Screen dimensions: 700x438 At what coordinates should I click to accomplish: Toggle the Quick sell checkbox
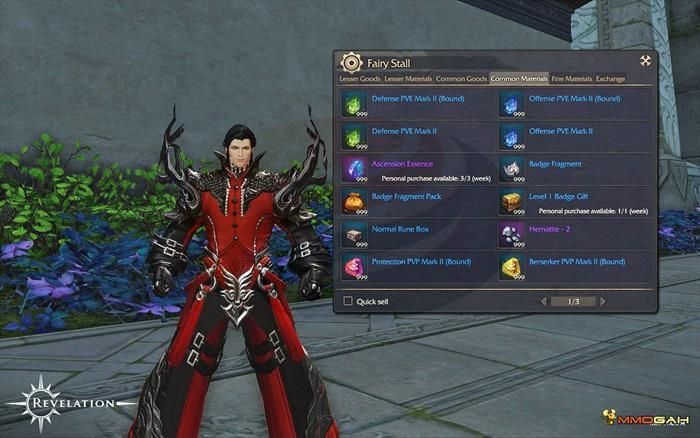(x=348, y=300)
